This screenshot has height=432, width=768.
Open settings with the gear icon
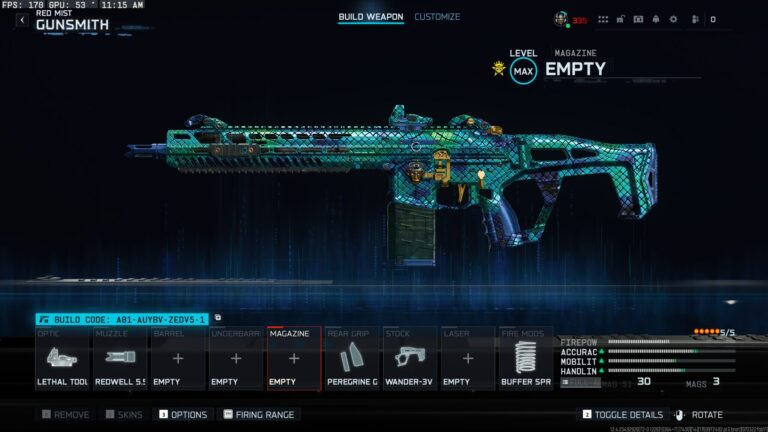click(673, 19)
